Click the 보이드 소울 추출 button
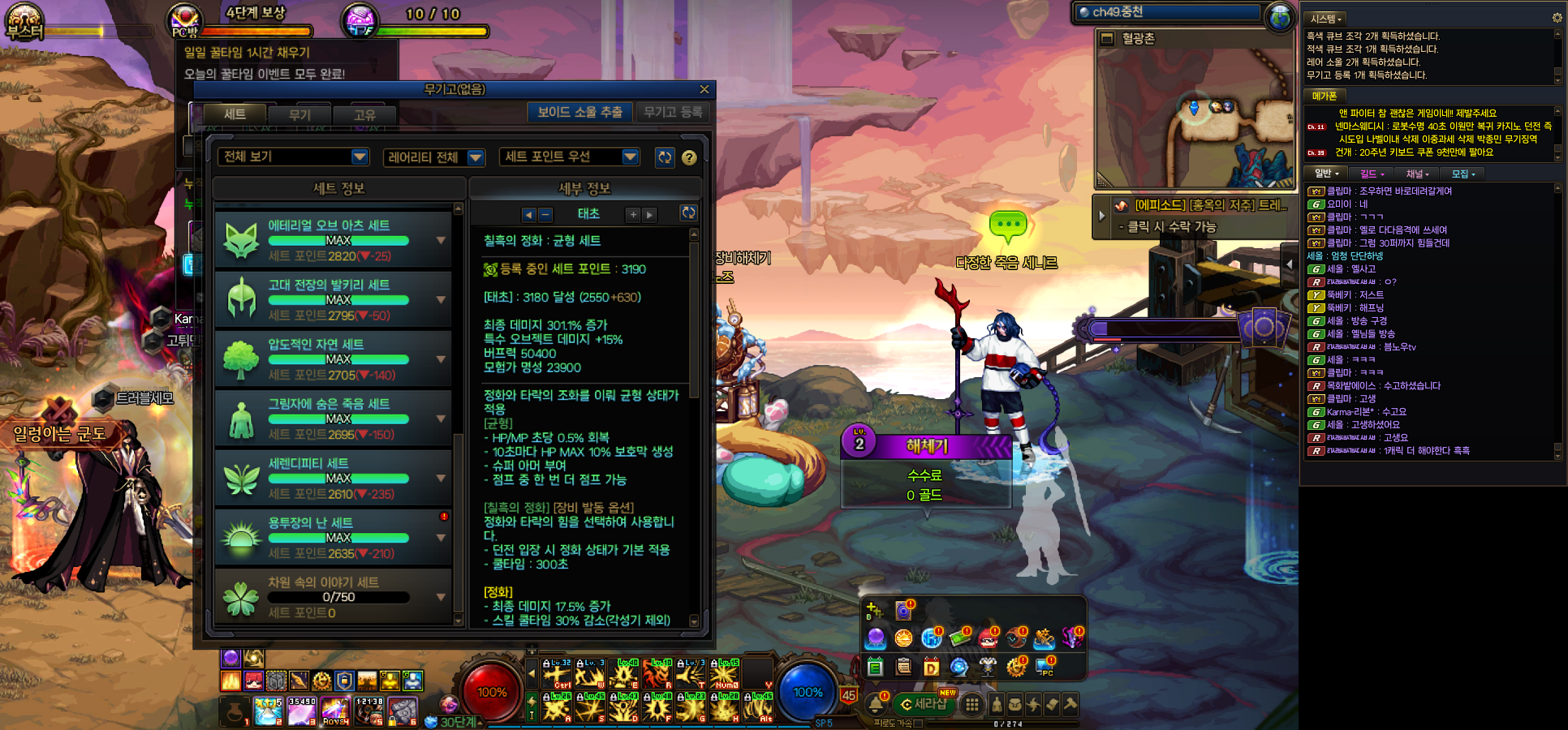The width and height of the screenshot is (1568, 730). tap(579, 112)
